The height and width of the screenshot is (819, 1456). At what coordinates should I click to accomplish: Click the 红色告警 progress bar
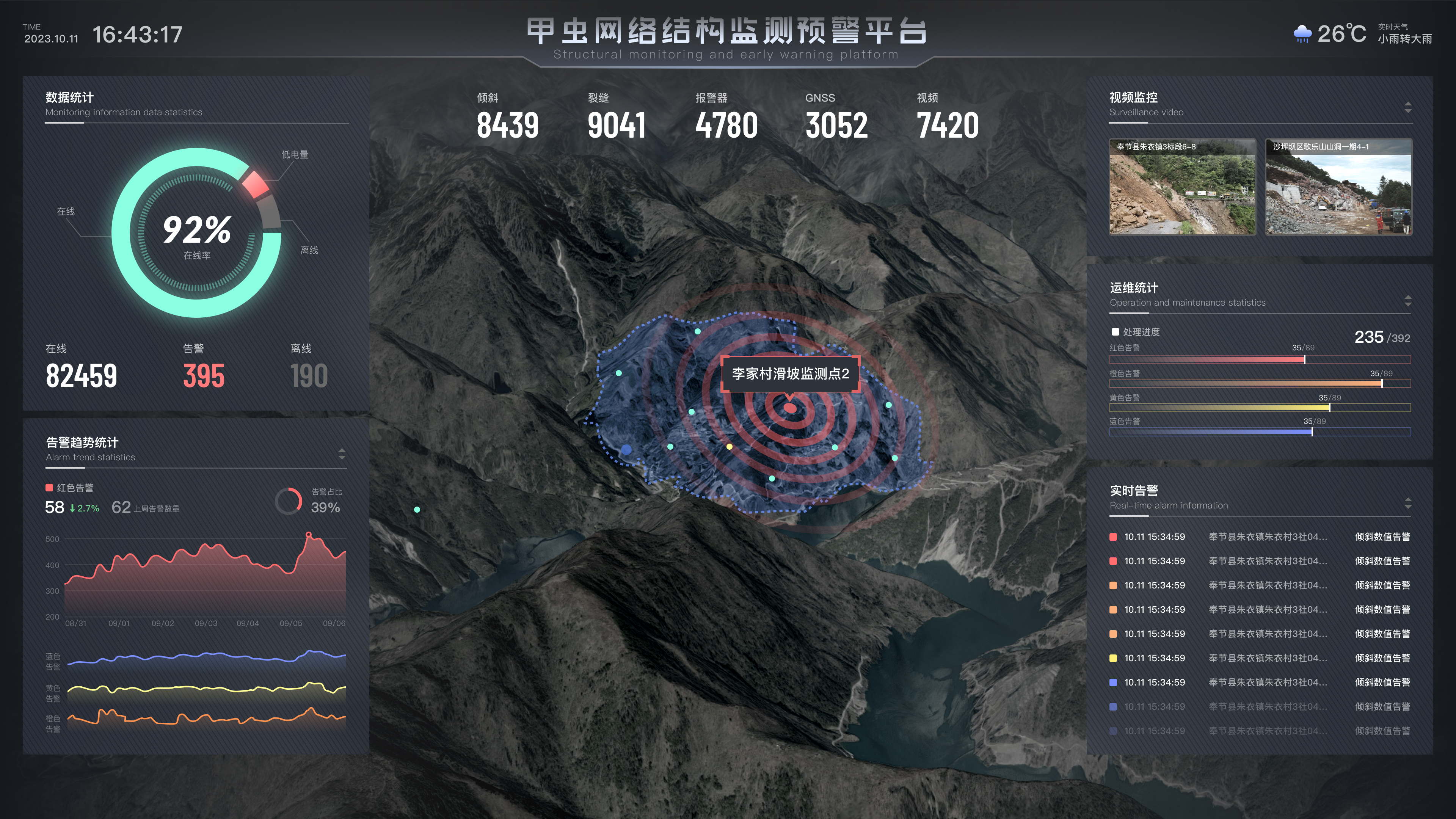[x=1259, y=359]
